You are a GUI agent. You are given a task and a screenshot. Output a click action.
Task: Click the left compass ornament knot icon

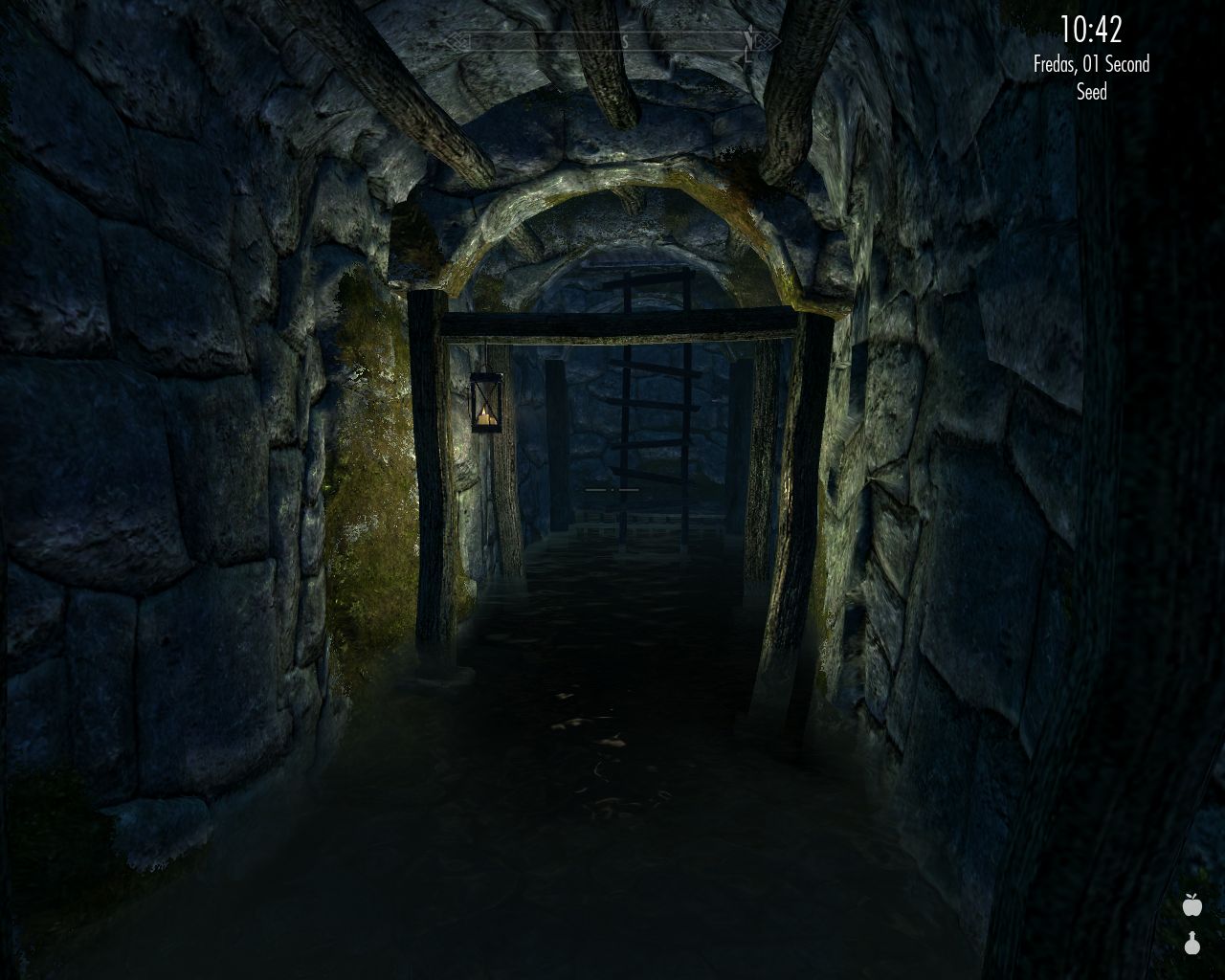pos(455,39)
